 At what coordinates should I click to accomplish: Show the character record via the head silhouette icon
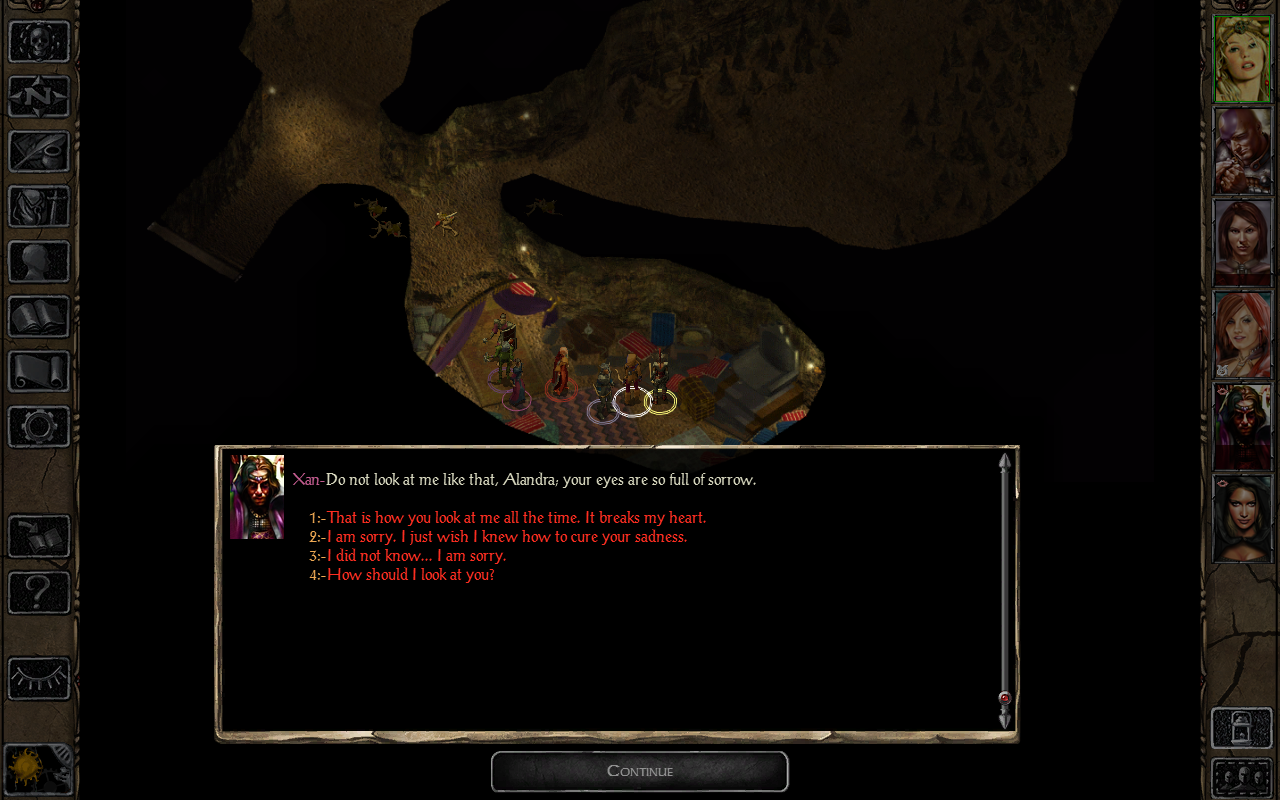[39, 262]
